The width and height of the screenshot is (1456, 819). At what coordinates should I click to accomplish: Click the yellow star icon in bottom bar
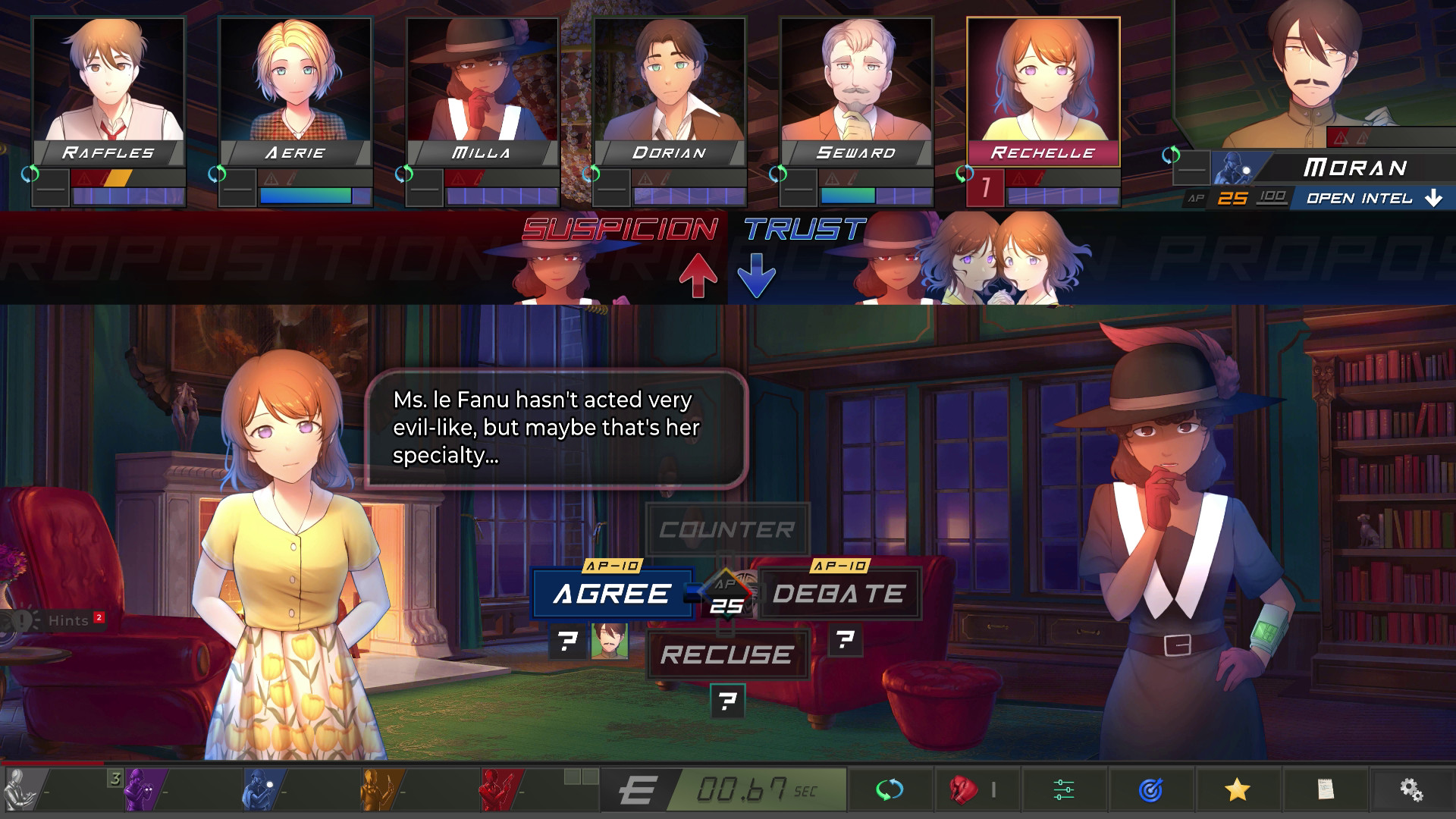(1236, 791)
